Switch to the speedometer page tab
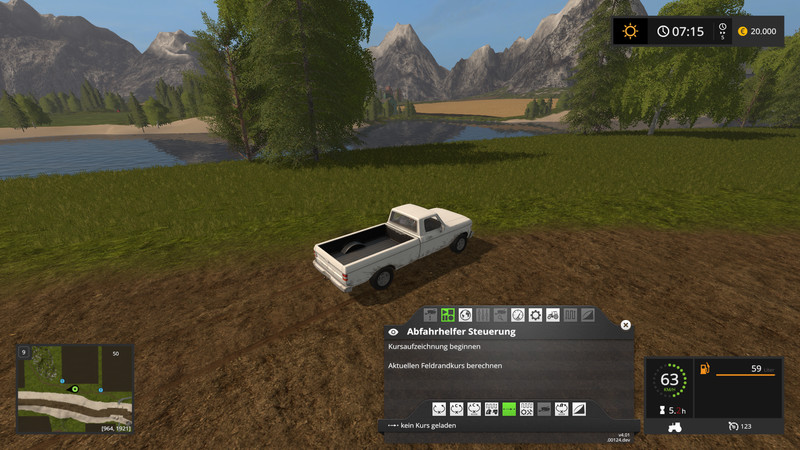This screenshot has height=450, width=800. coord(517,315)
